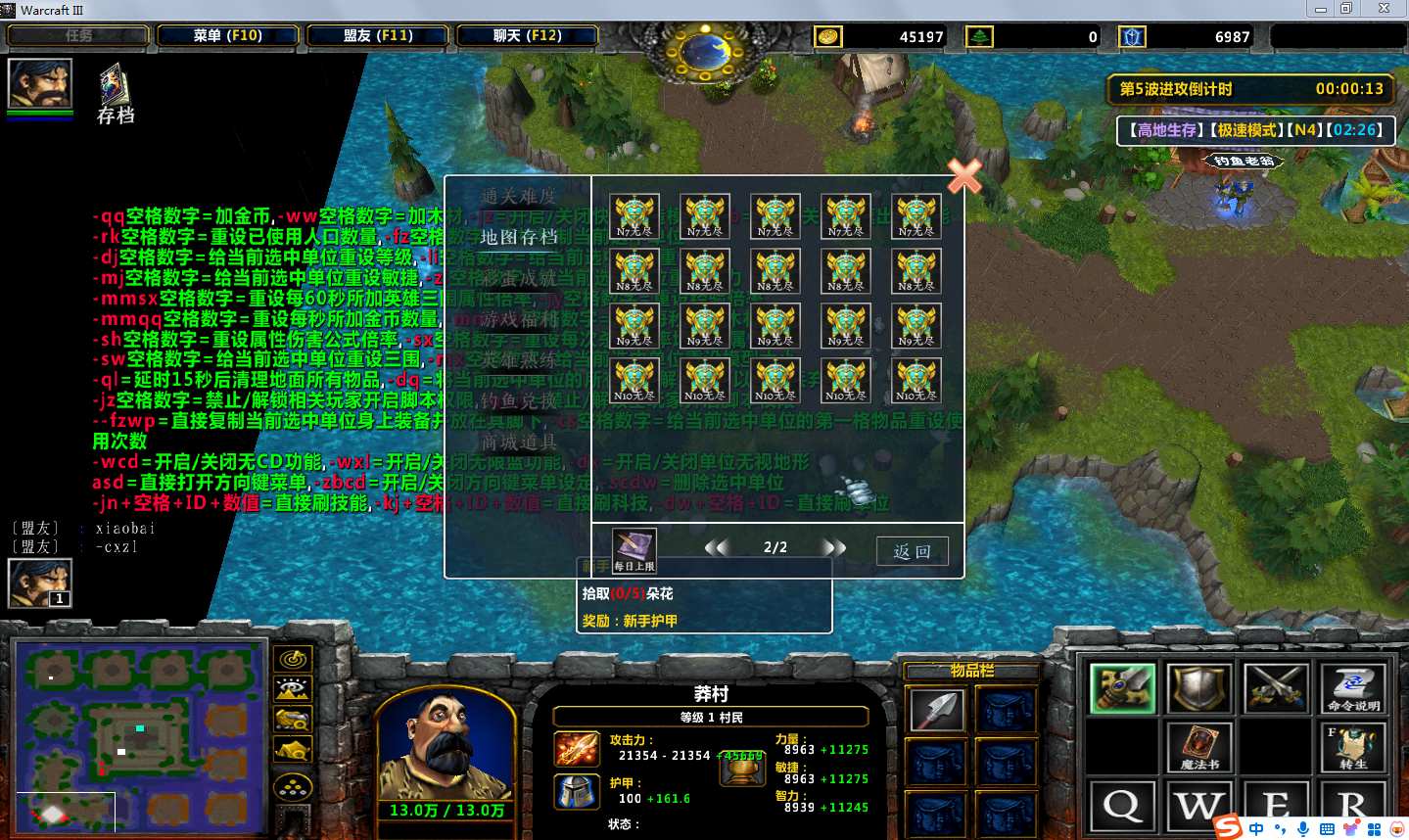Open the 游戏福利 tab

[518, 319]
